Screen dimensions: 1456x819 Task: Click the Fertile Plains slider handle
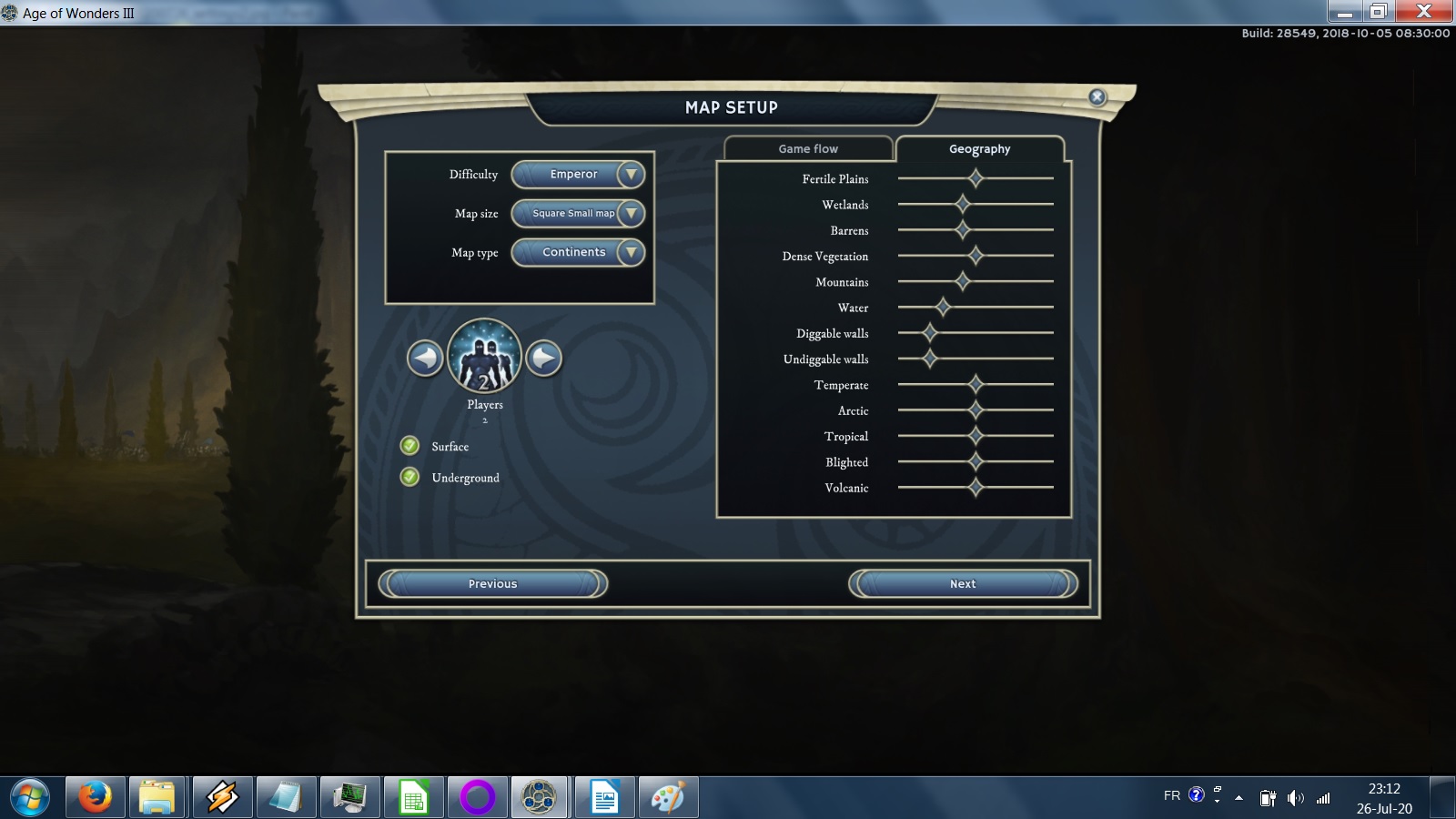(976, 178)
